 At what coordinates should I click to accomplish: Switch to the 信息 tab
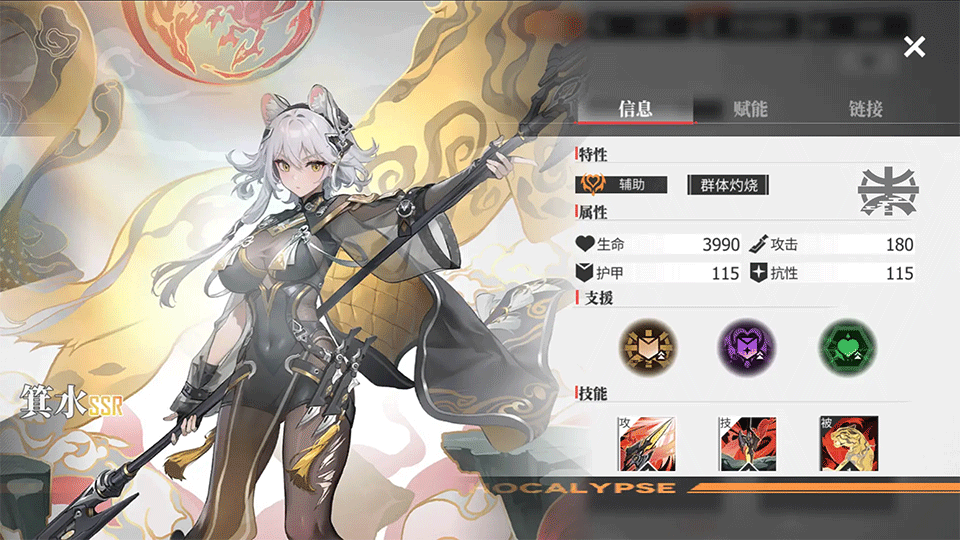636,109
